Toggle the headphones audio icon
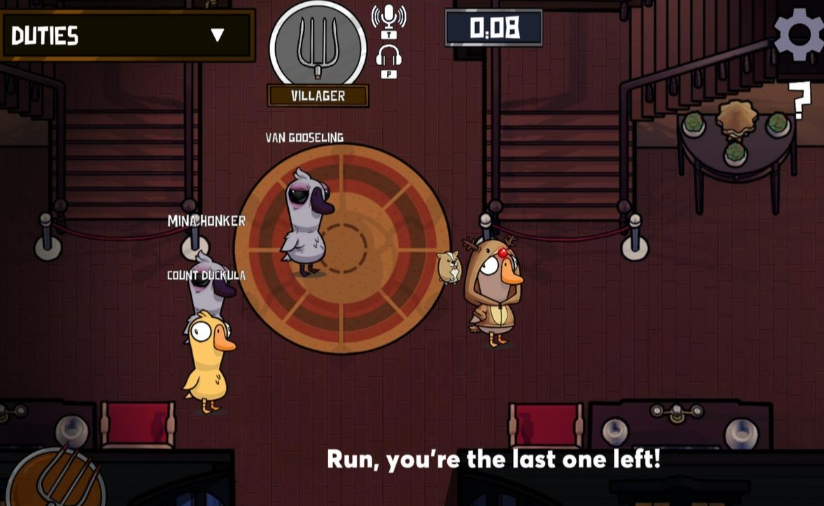Image resolution: width=824 pixels, height=506 pixels. [x=388, y=59]
